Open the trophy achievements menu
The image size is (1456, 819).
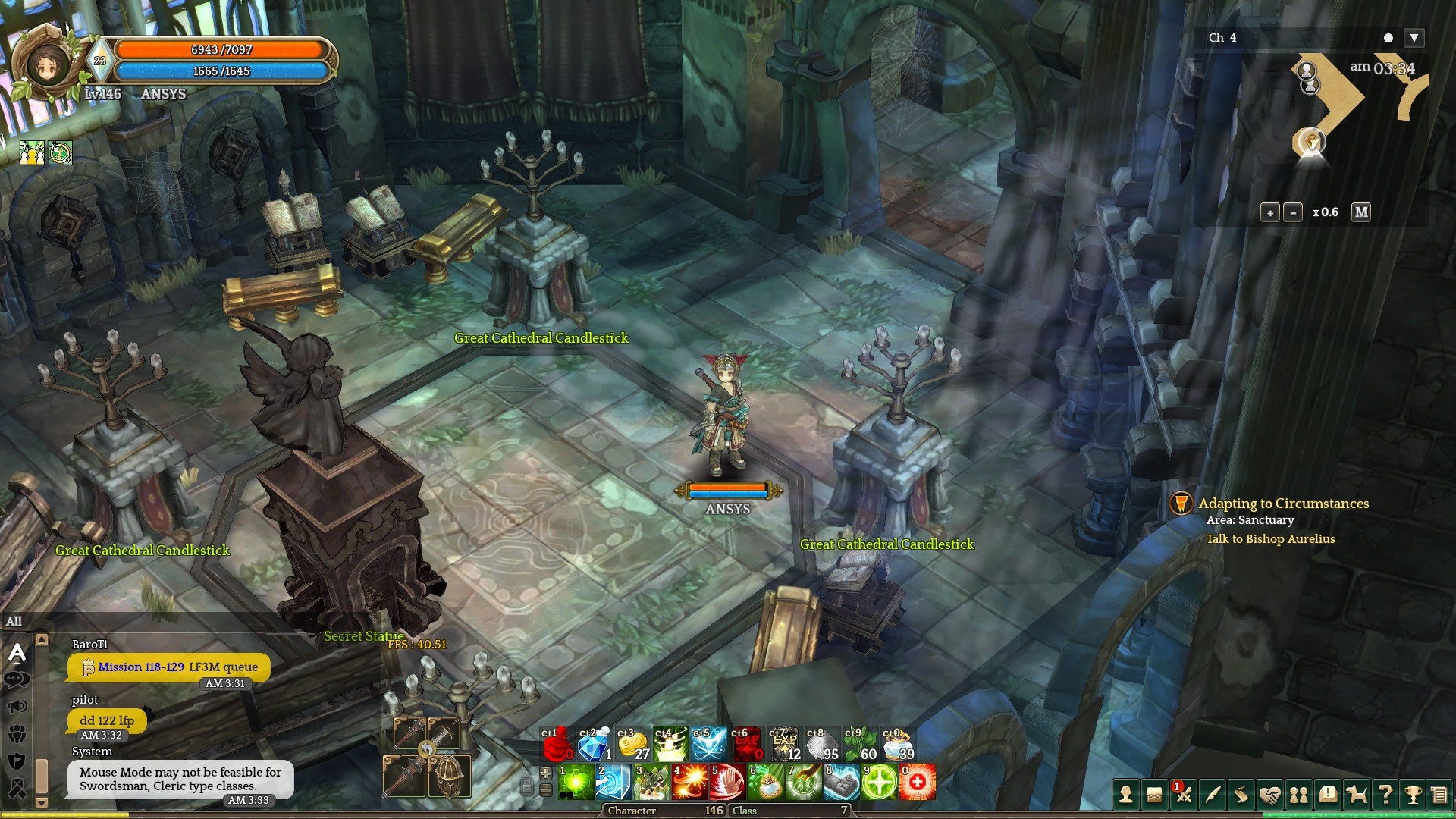pos(1413,794)
